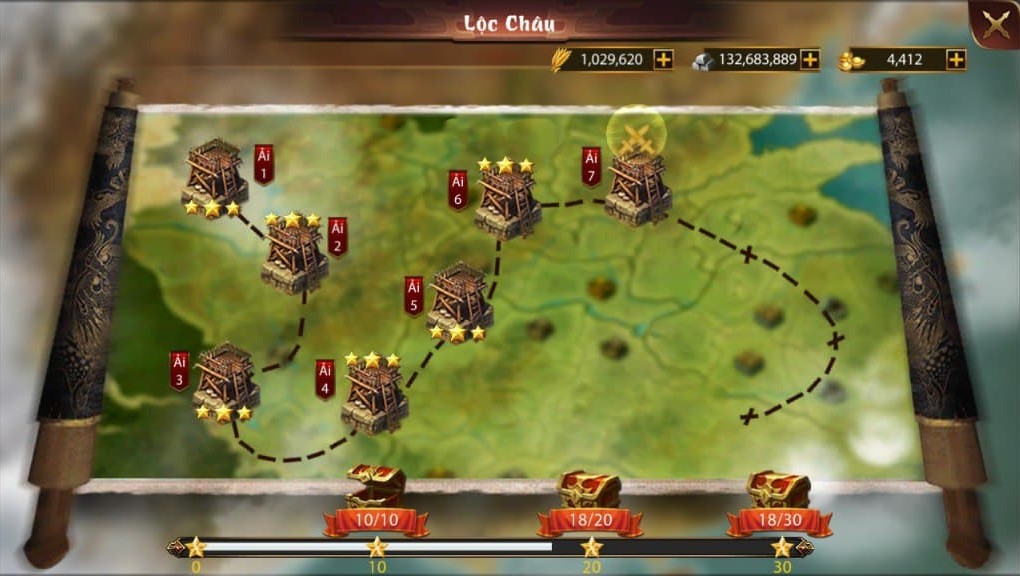Add more grain with the plus button
The height and width of the screenshot is (576, 1020).
(663, 59)
